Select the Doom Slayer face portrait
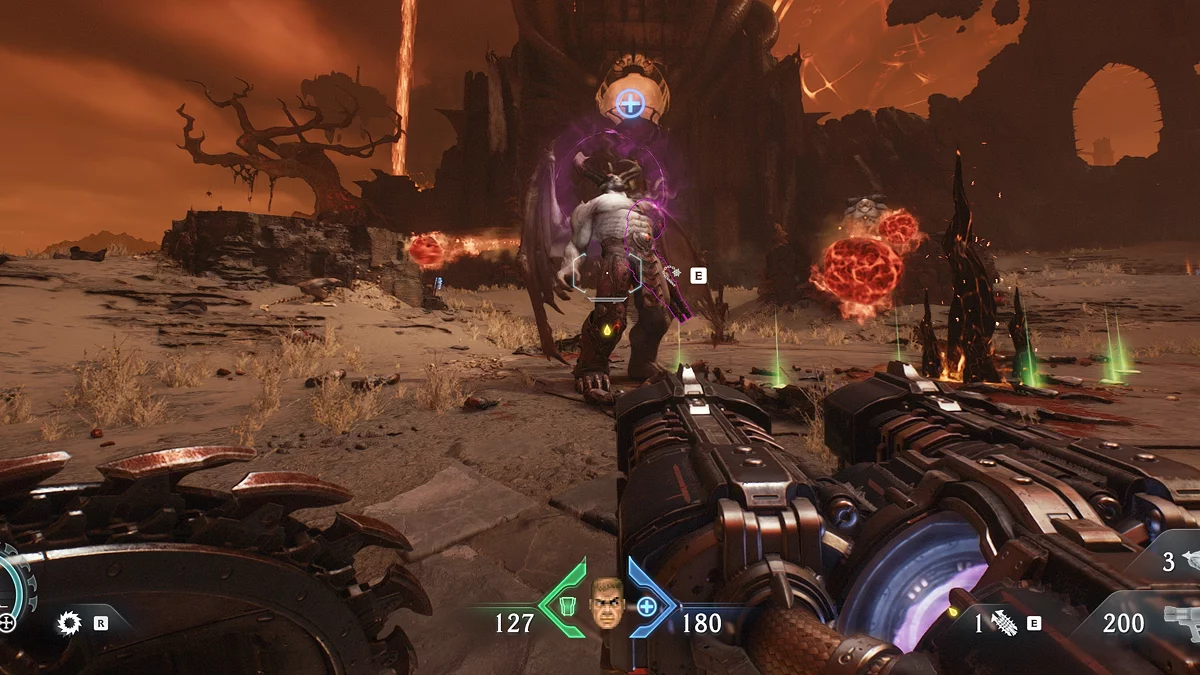This screenshot has height=675, width=1200. point(605,604)
